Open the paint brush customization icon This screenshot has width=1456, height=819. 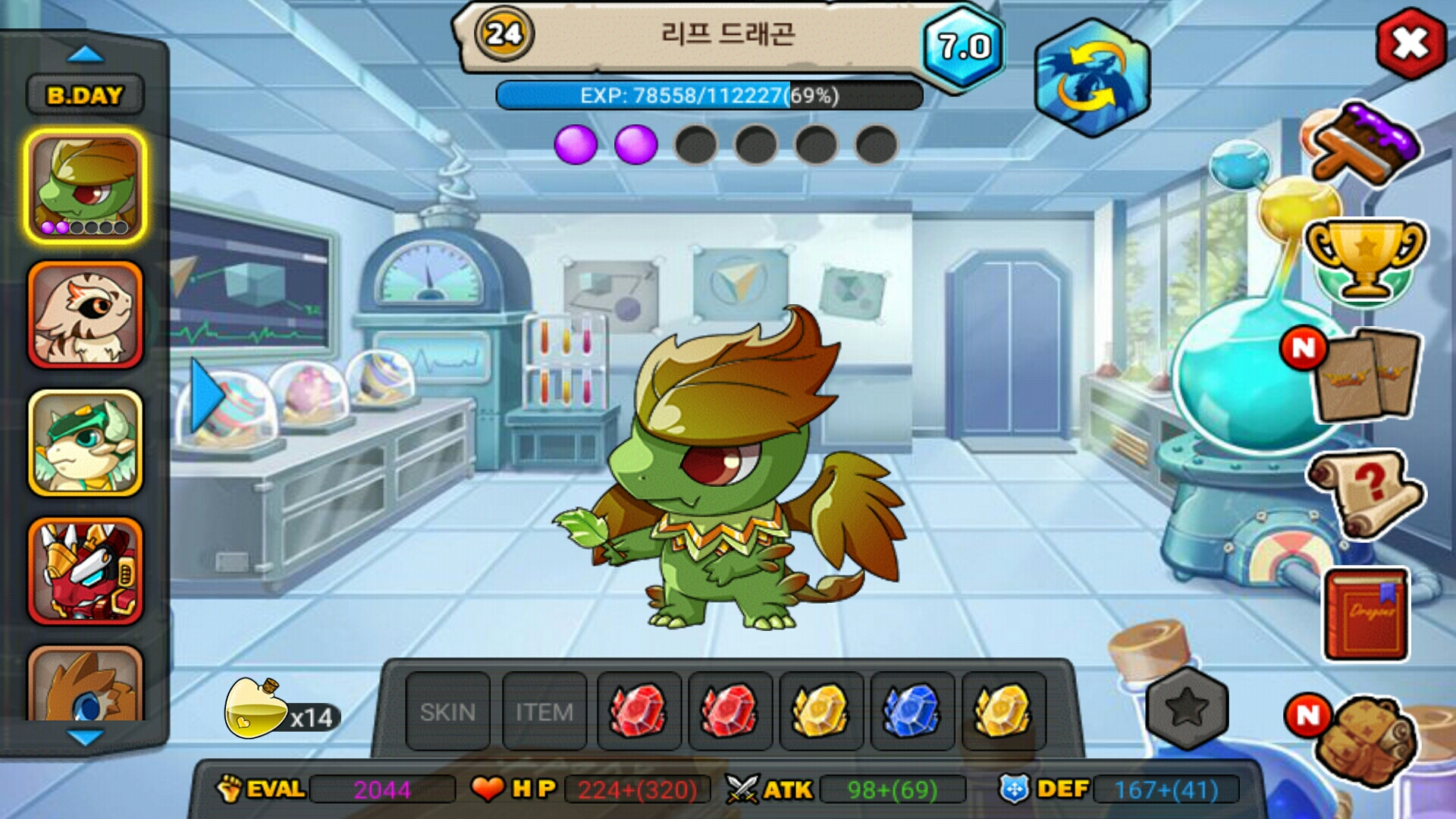point(1363,146)
